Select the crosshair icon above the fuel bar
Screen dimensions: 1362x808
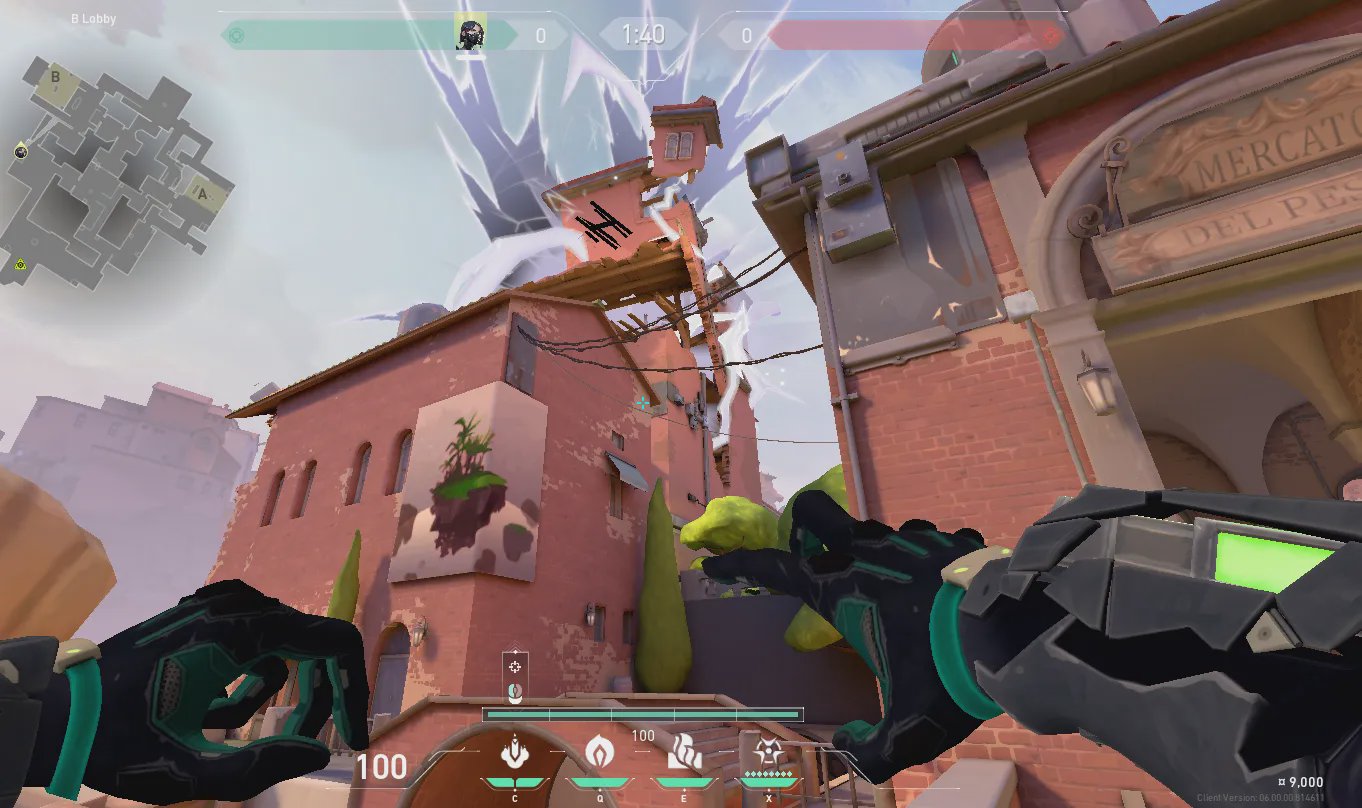pyautogui.click(x=515, y=666)
